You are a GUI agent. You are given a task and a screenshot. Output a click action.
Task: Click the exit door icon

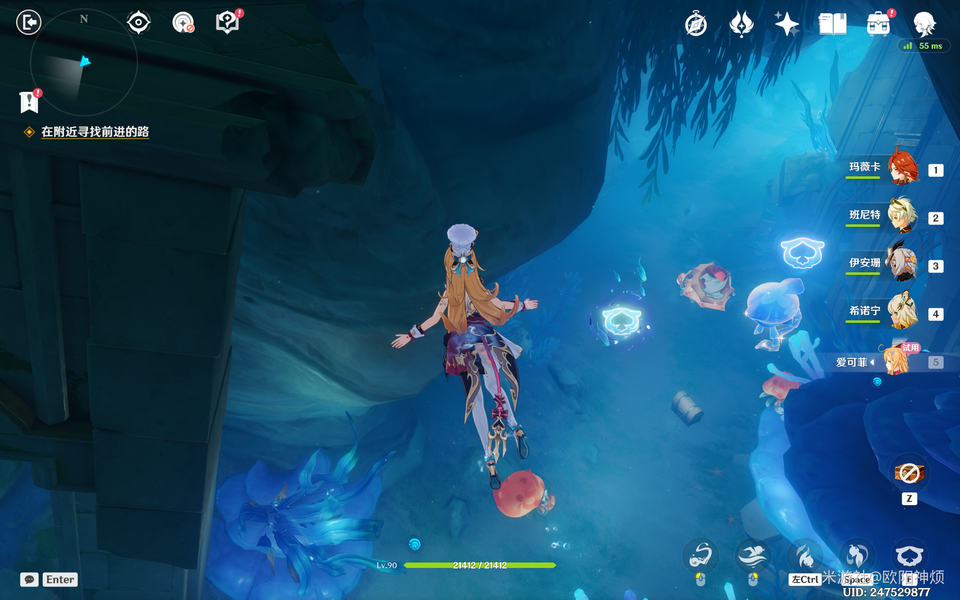point(29,22)
